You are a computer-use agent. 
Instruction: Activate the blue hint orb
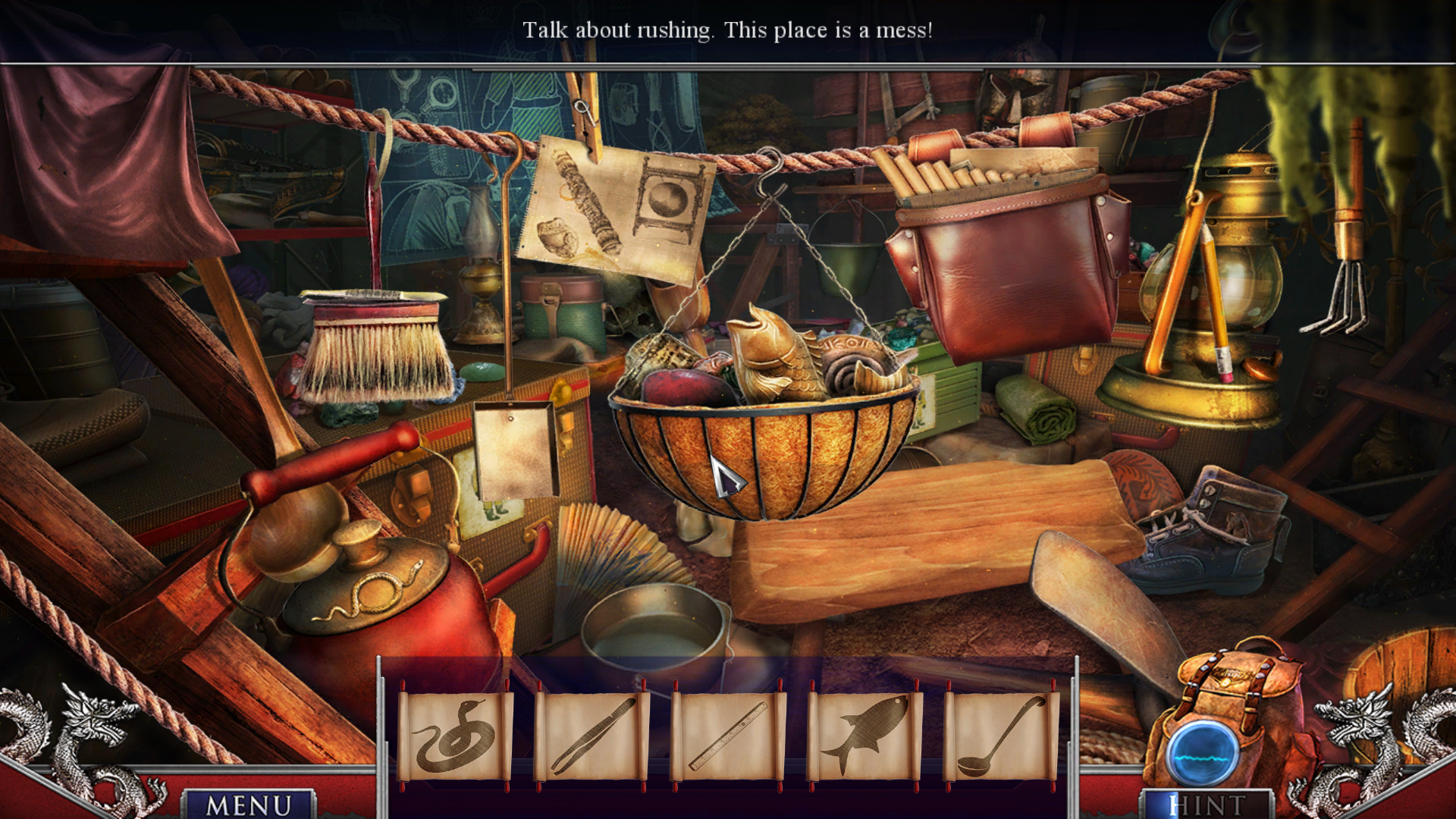point(1203,755)
